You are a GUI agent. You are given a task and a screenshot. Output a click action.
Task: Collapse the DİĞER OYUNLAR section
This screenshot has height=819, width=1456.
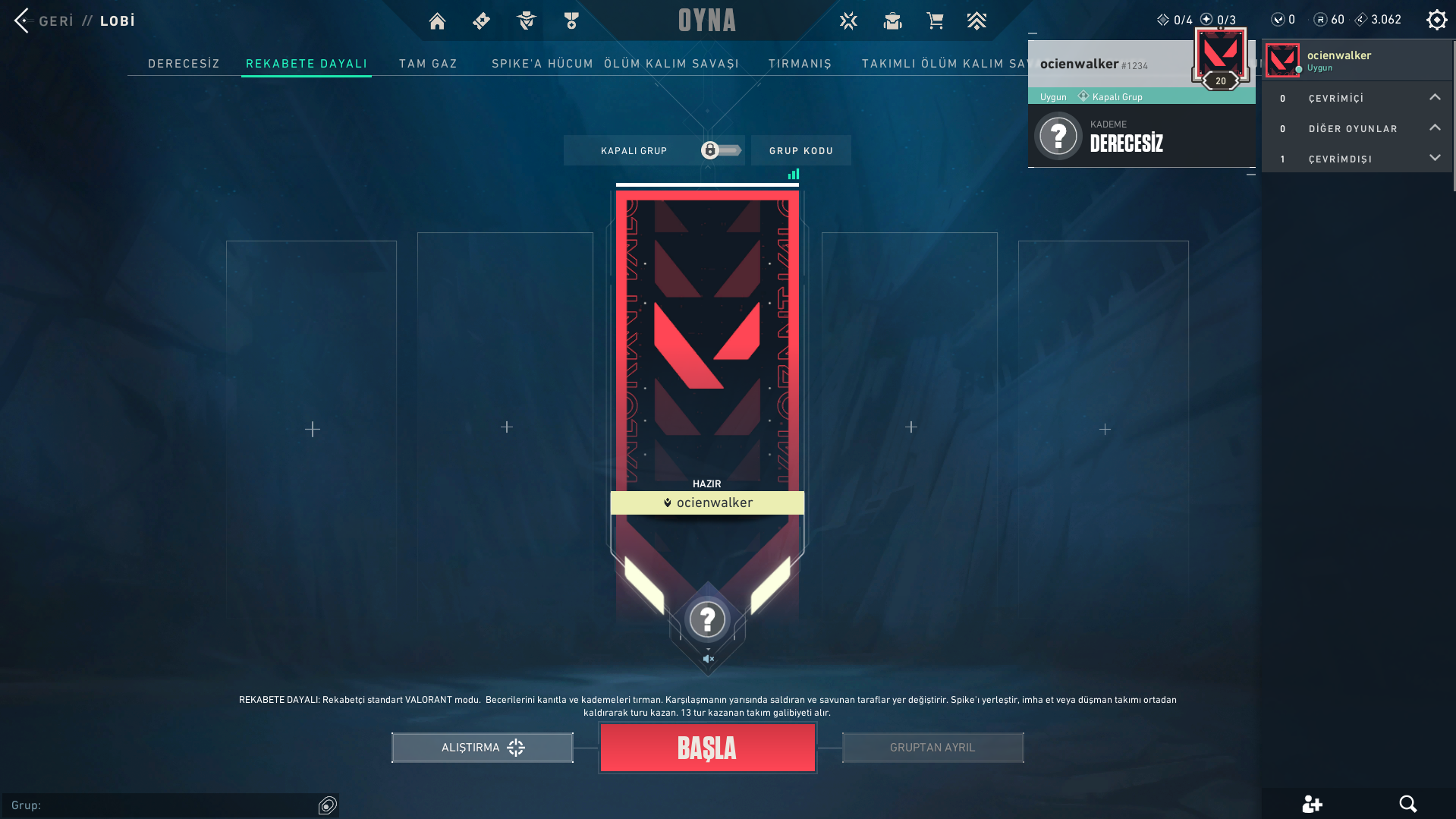[x=1435, y=128]
